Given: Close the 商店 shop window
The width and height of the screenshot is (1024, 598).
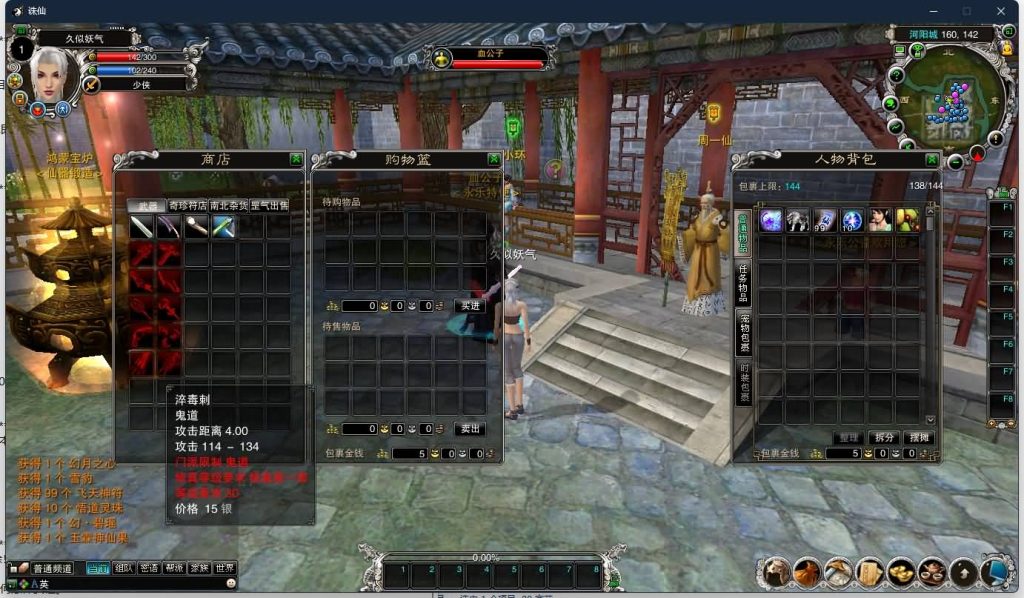Looking at the screenshot, I should [296, 159].
